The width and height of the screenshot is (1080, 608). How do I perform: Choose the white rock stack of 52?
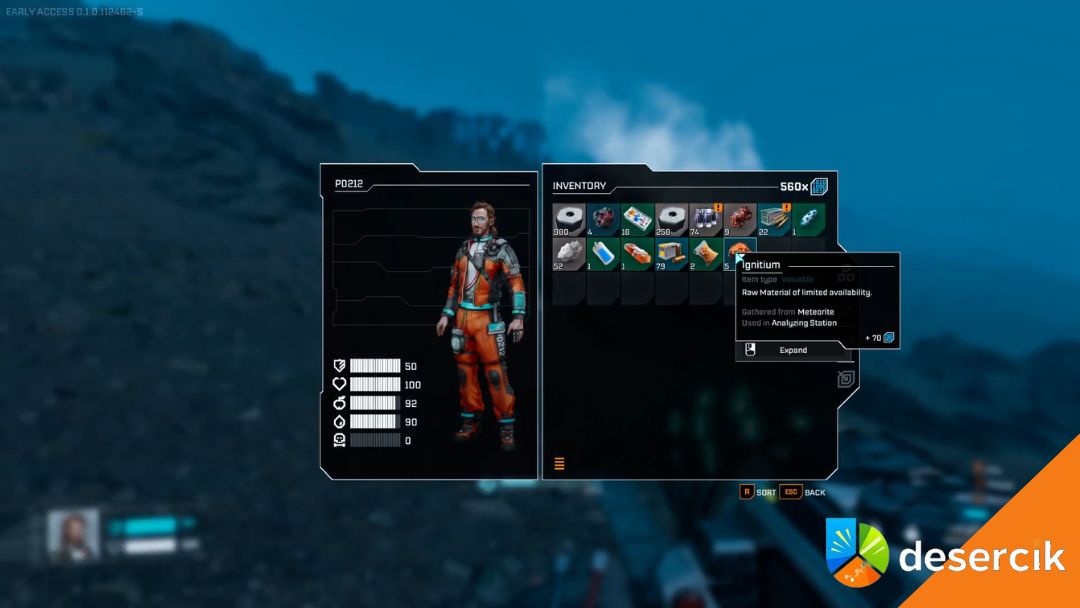point(569,254)
